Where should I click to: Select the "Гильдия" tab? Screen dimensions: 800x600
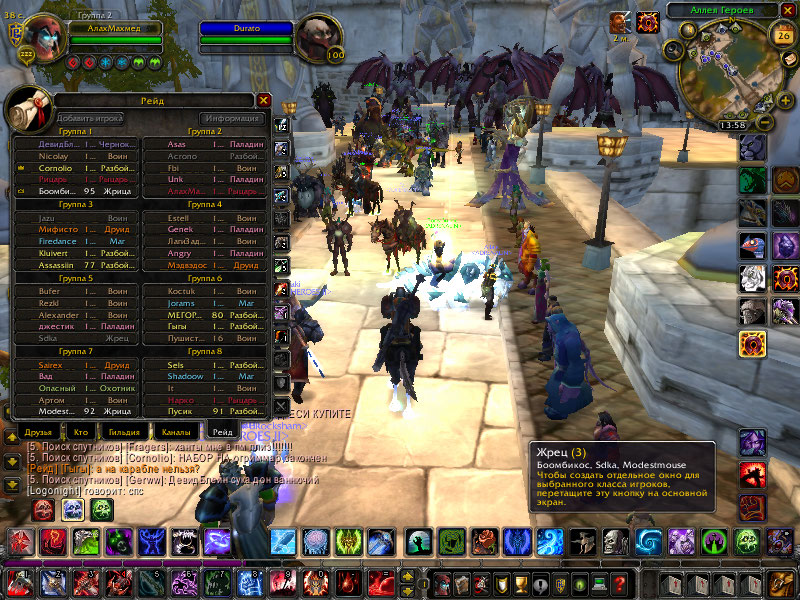124,431
